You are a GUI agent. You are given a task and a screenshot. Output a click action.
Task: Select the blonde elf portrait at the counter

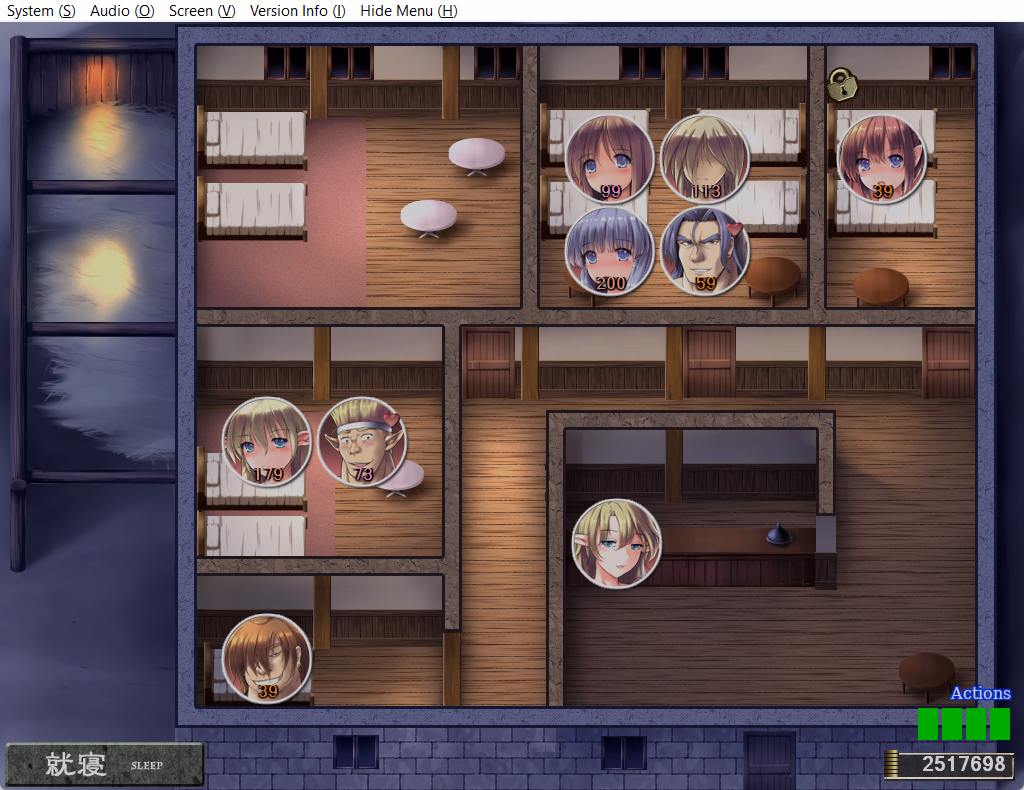616,543
